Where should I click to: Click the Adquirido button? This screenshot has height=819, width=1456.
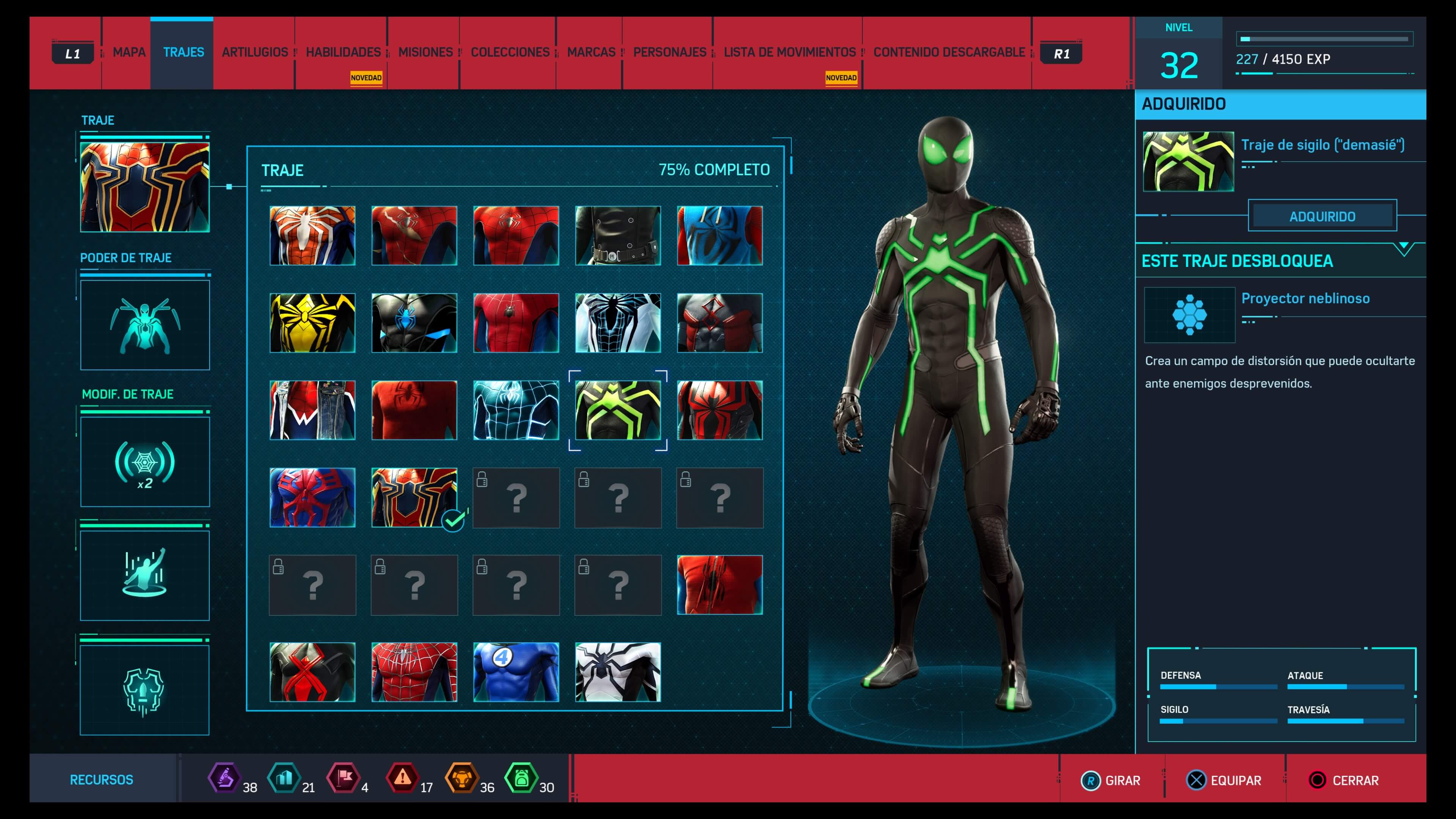point(1322,216)
